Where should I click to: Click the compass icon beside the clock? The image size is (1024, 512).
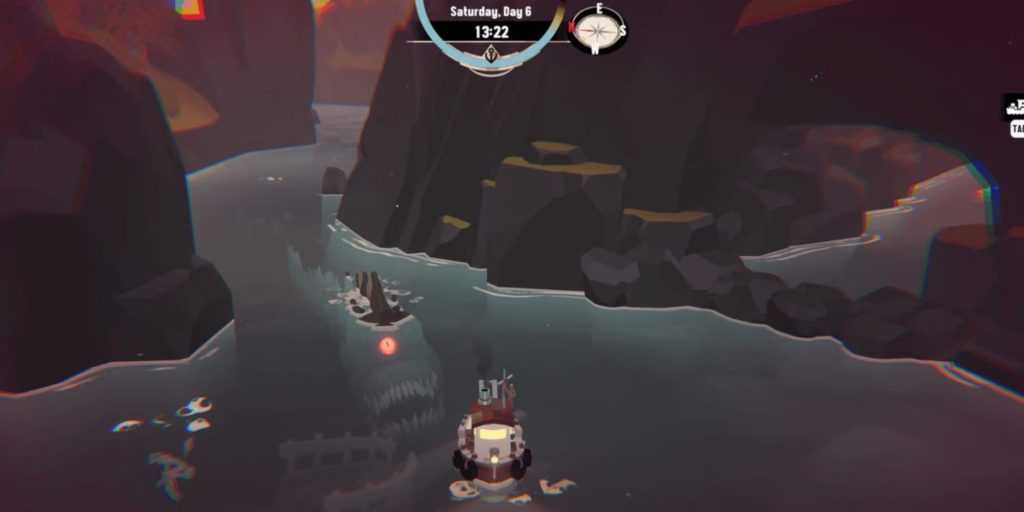[599, 29]
